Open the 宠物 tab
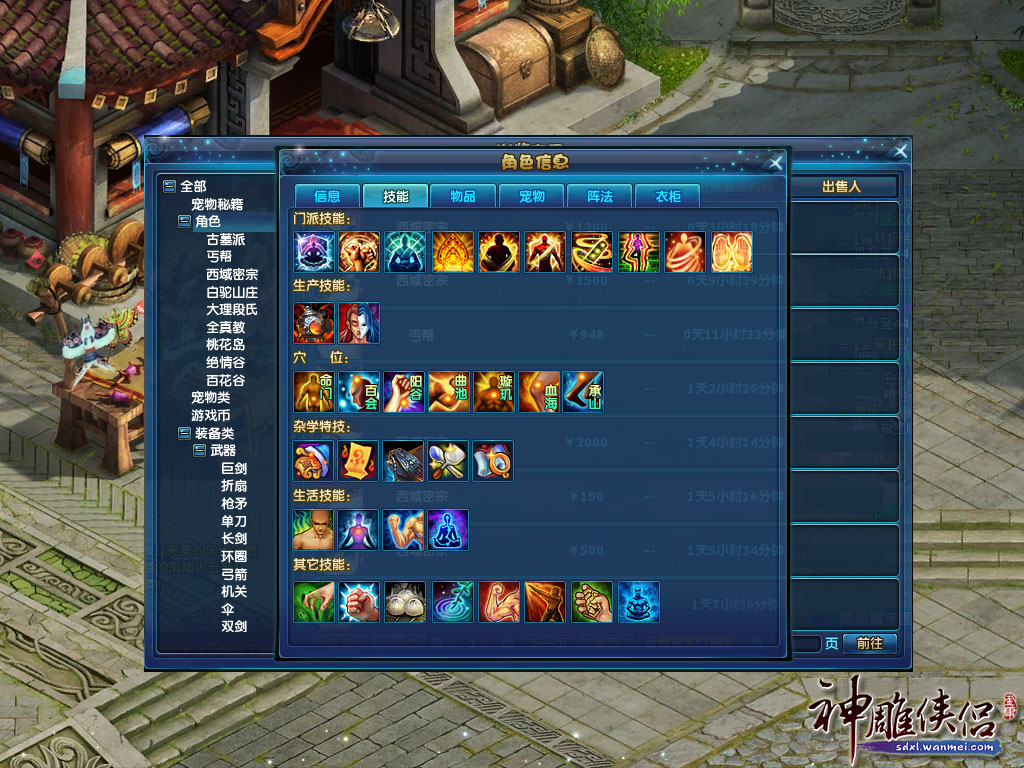1024x768 pixels. (531, 196)
